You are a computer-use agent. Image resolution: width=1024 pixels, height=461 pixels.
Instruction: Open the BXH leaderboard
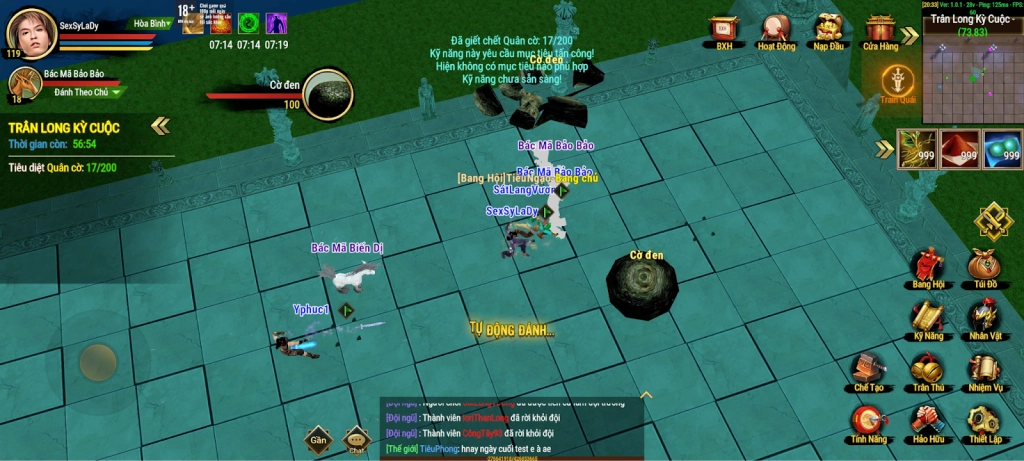point(724,28)
